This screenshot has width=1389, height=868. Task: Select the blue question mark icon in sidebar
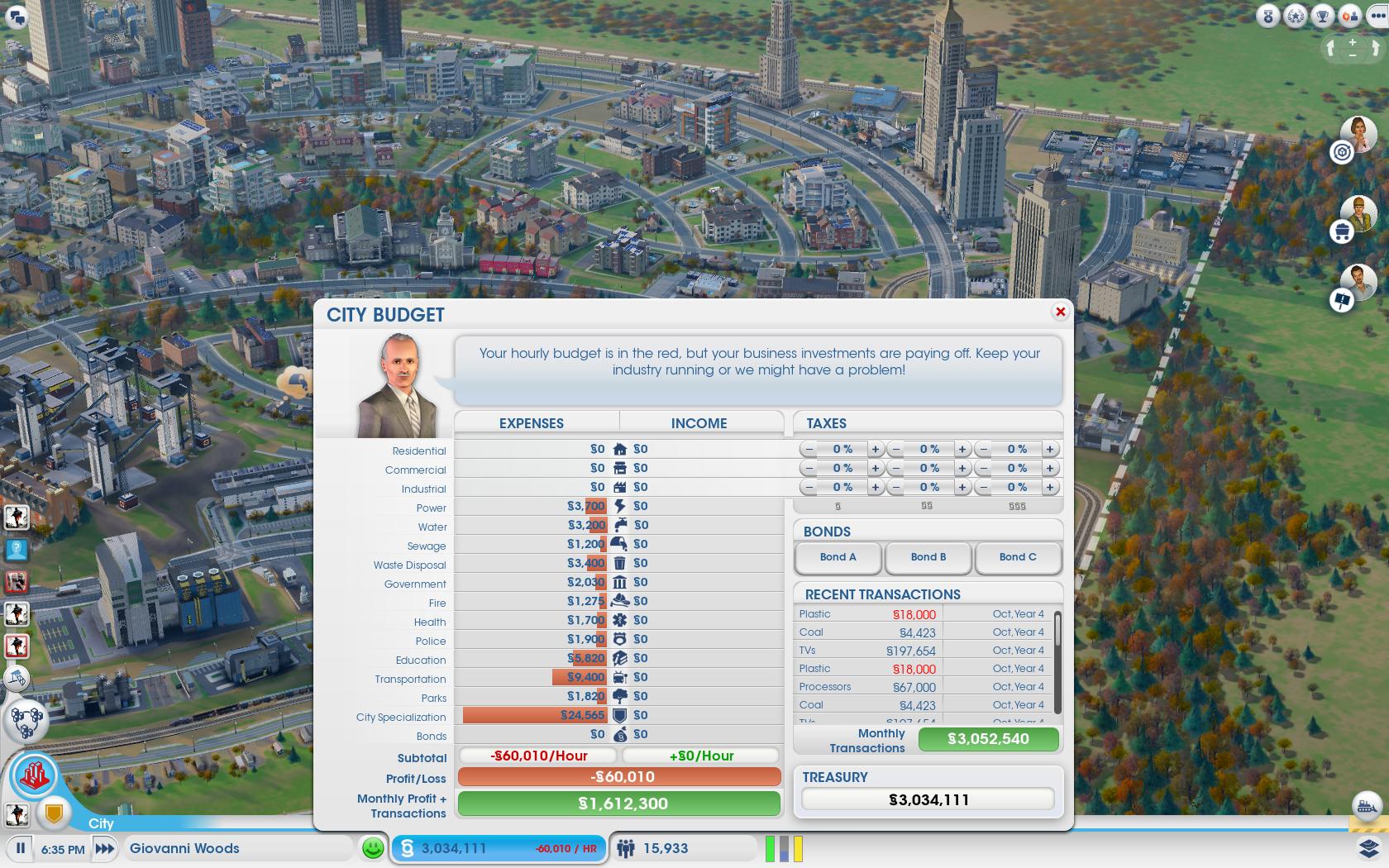click(x=17, y=550)
